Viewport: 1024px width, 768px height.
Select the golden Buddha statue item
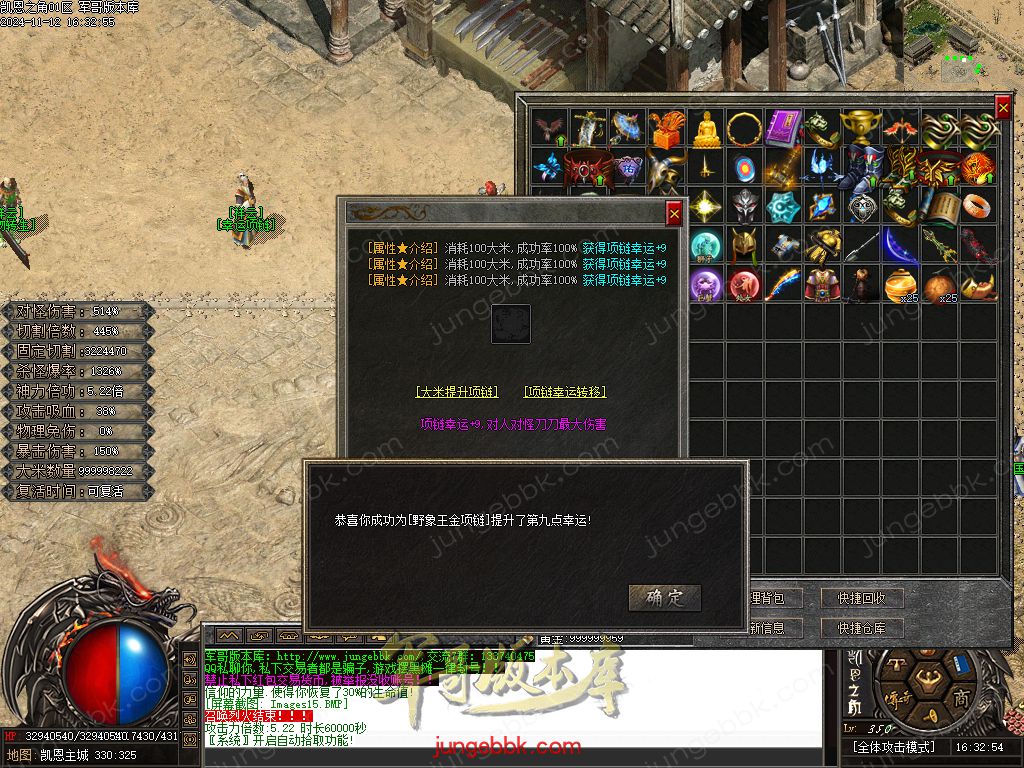pyautogui.click(x=706, y=129)
